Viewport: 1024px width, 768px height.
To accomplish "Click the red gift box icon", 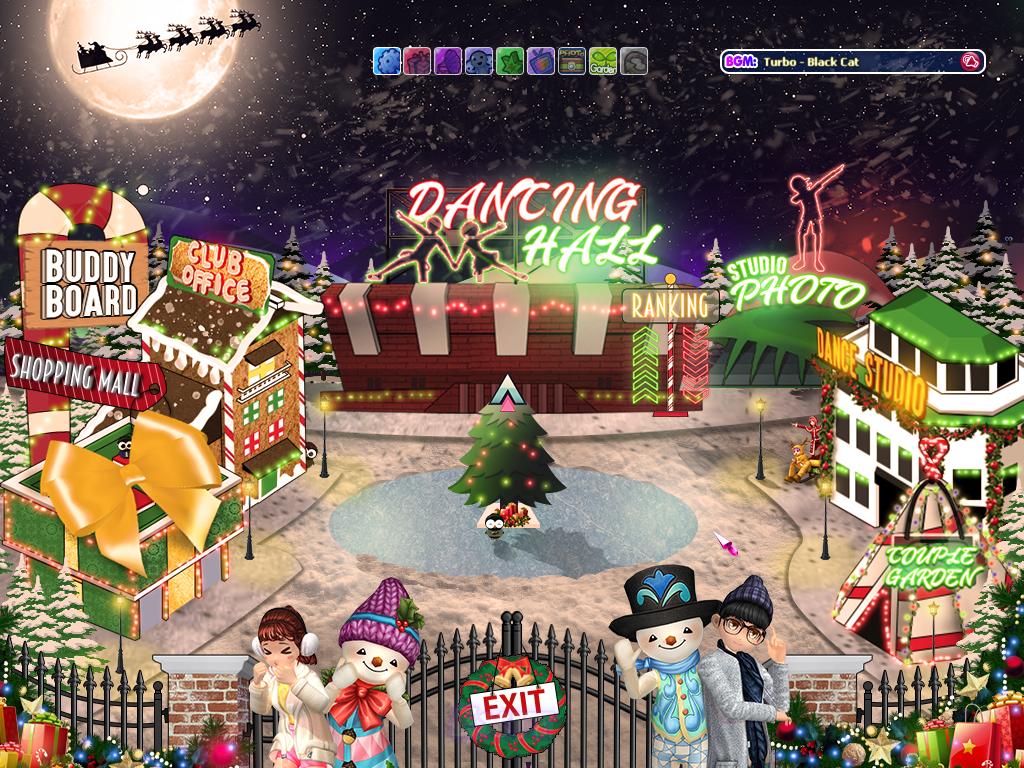I will point(417,61).
